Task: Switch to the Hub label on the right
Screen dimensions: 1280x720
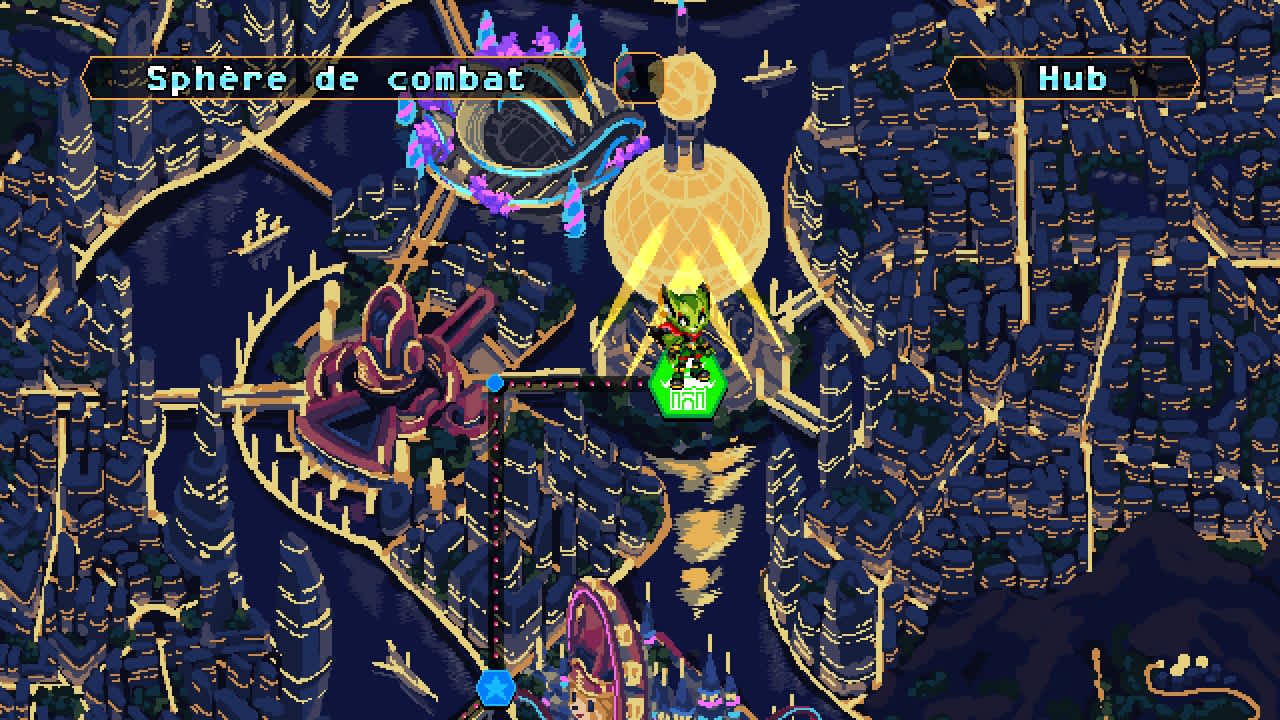Action: click(1075, 78)
